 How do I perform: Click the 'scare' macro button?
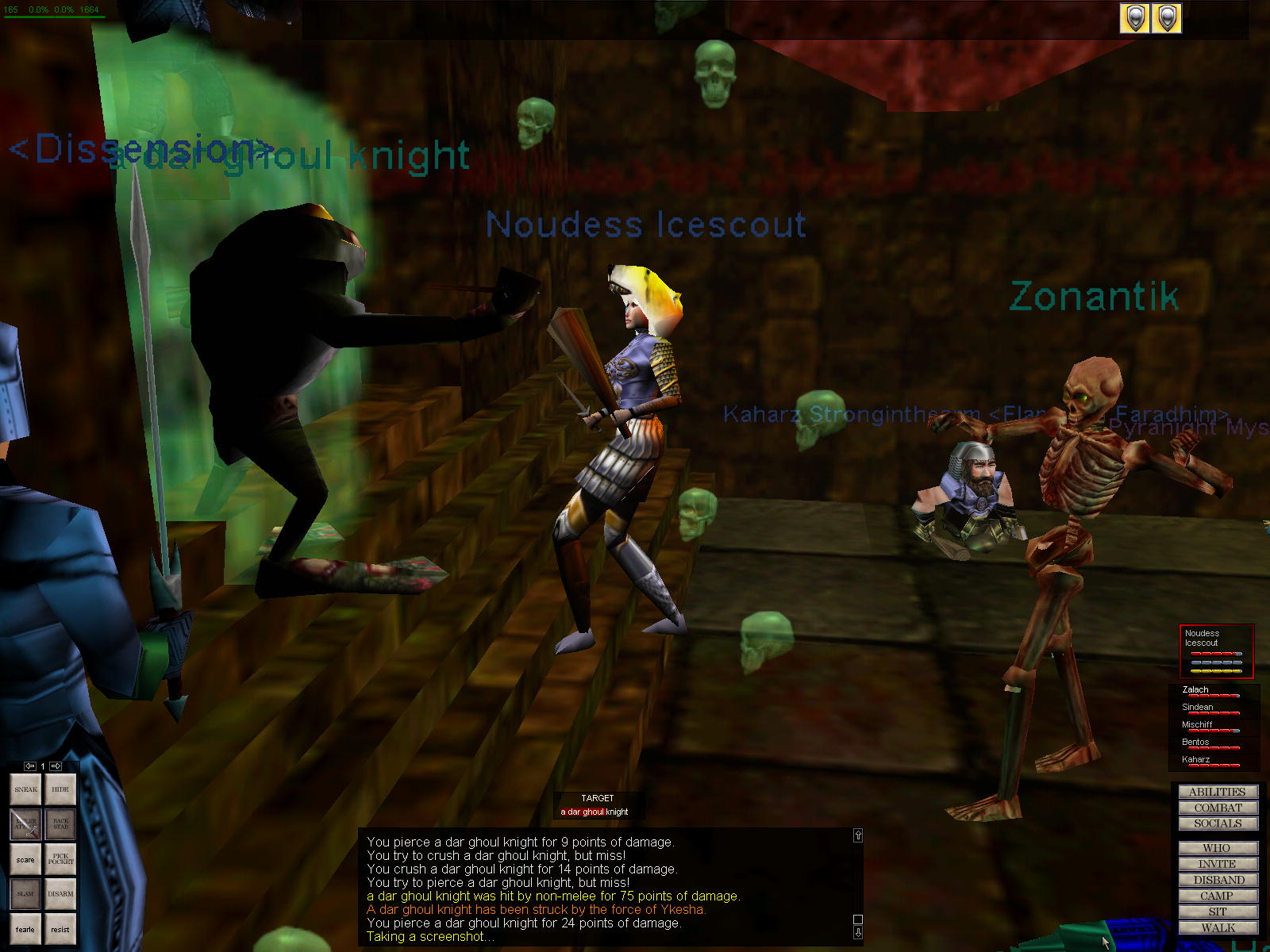click(25, 859)
